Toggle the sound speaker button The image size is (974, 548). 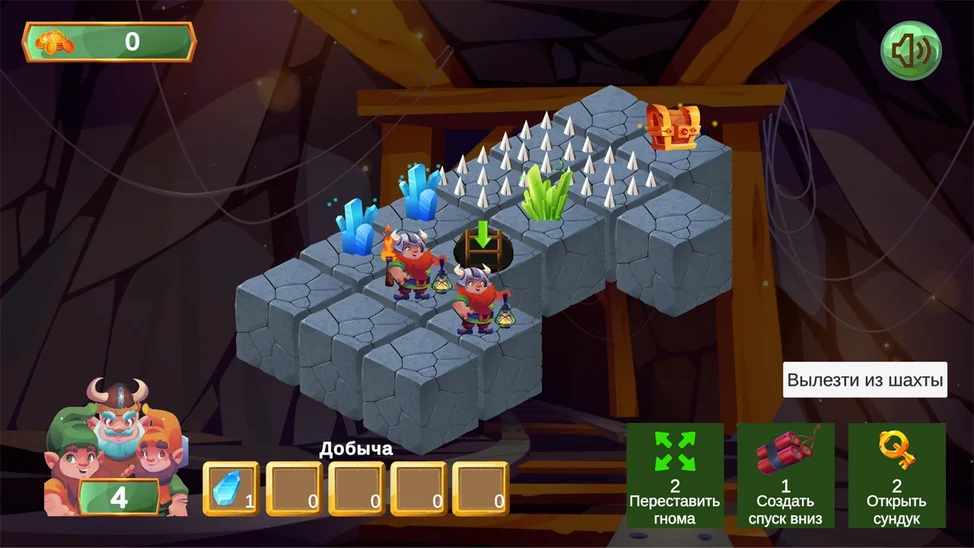910,51
